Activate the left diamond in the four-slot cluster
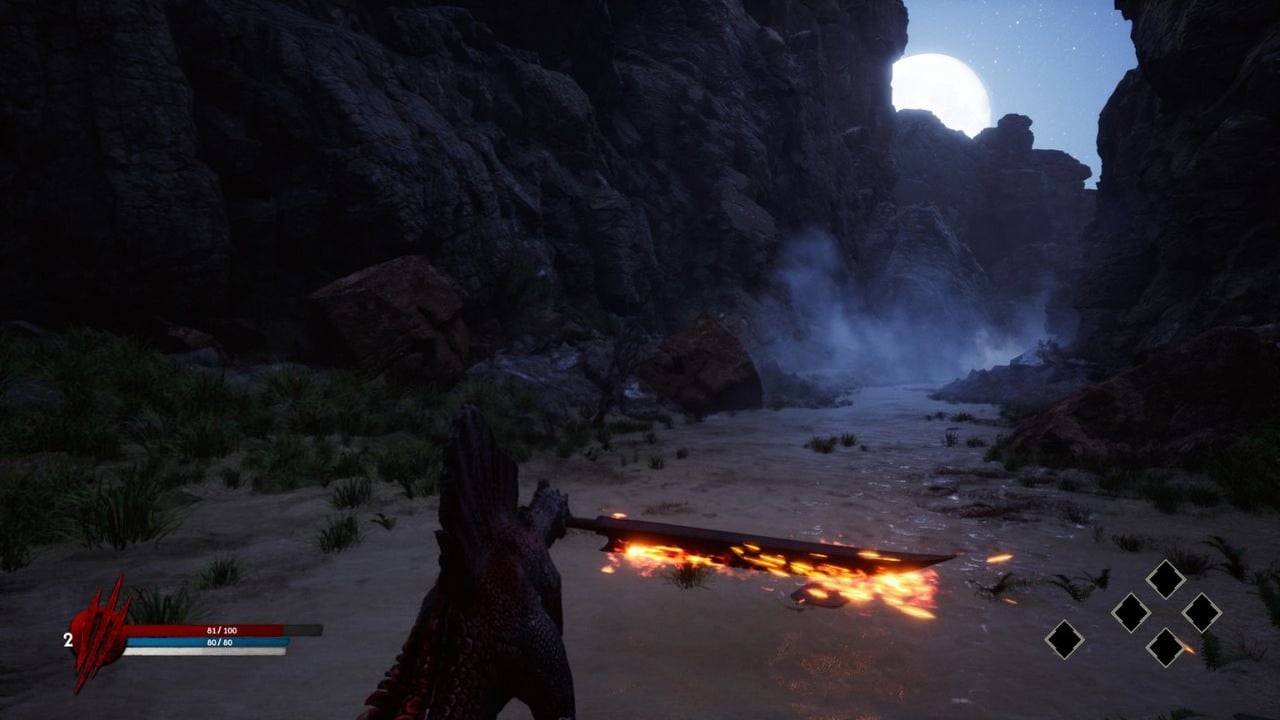 pos(1131,612)
